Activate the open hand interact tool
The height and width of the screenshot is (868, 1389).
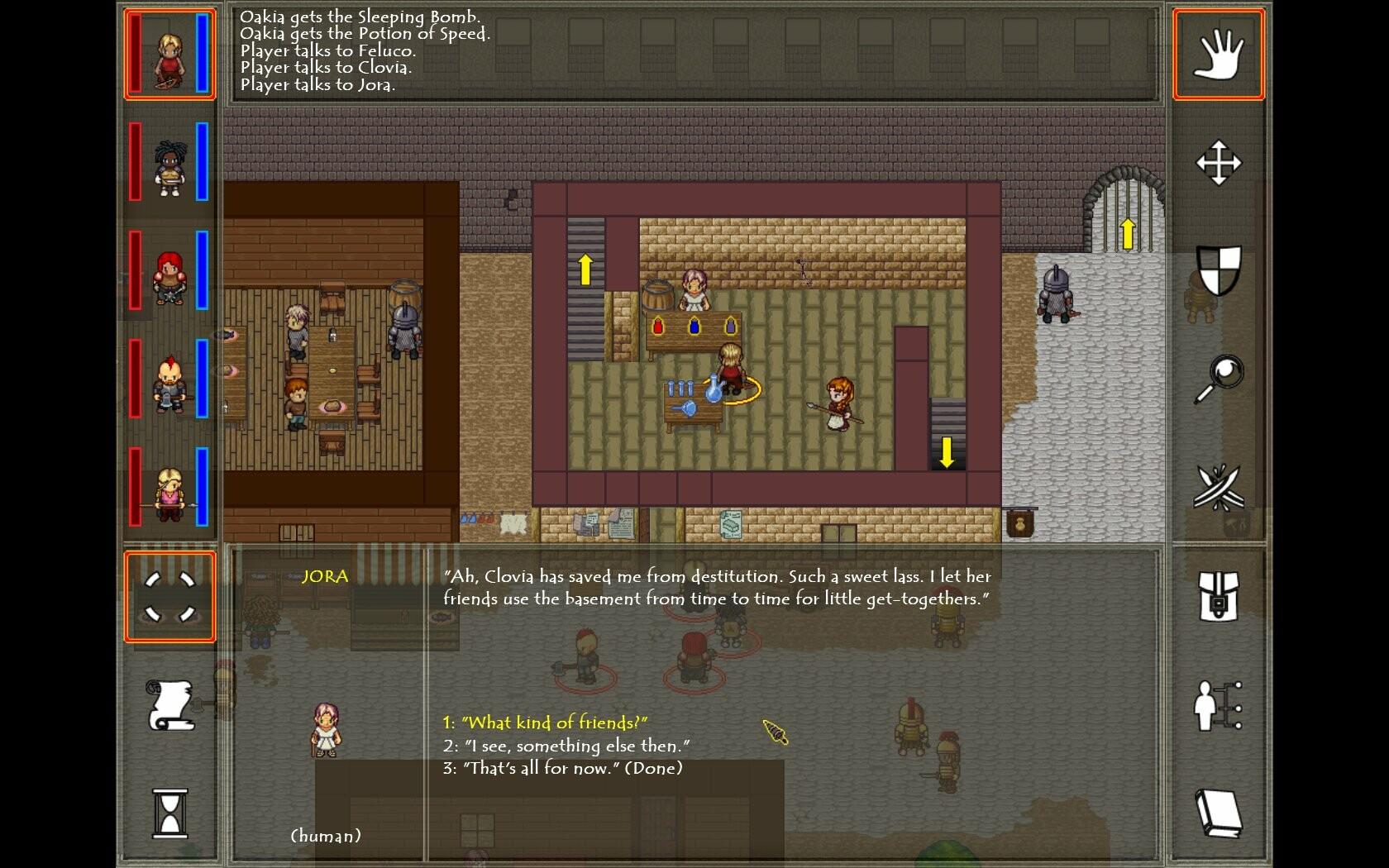pos(1219,55)
